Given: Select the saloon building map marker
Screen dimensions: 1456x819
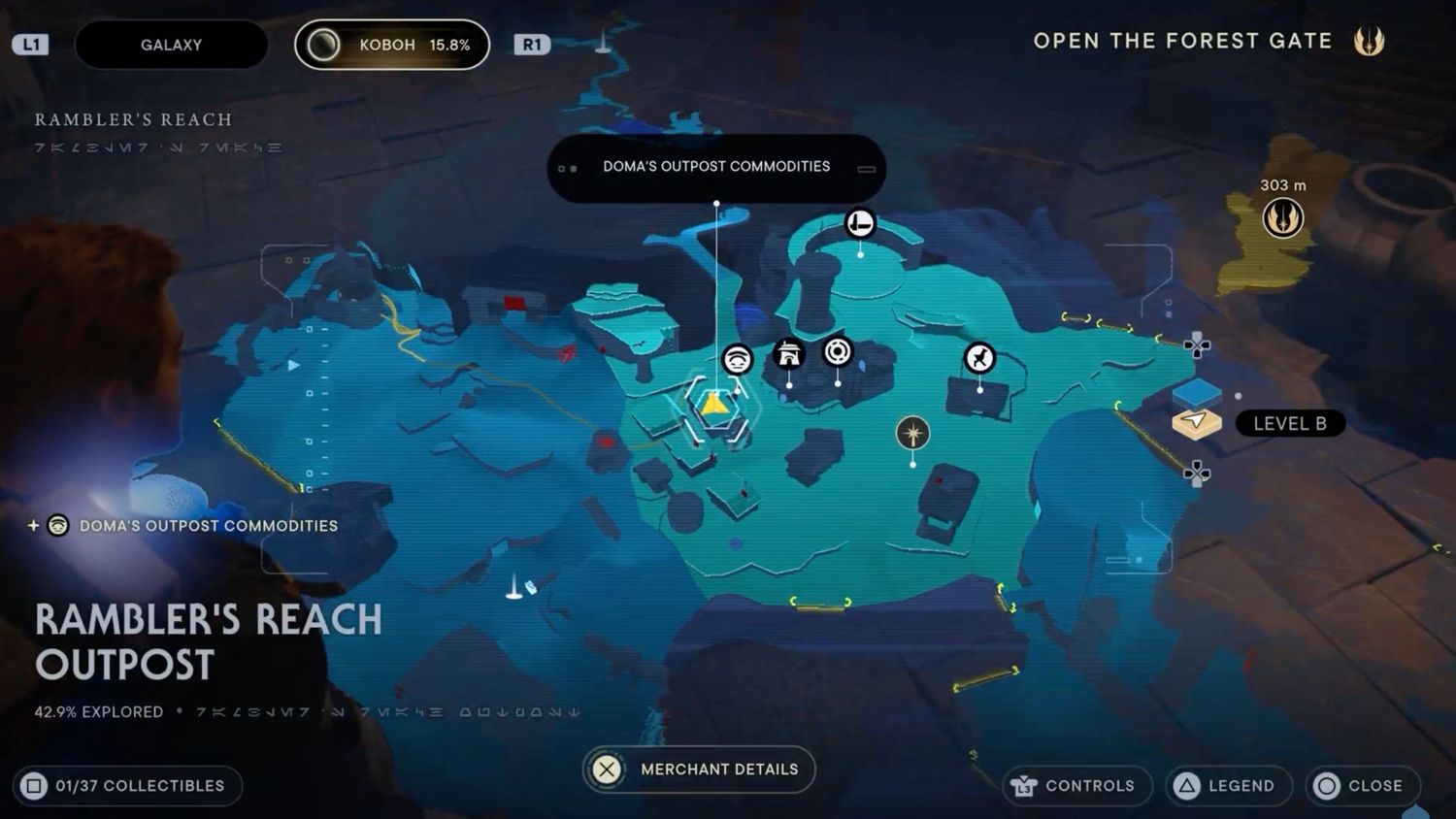Looking at the screenshot, I should [x=789, y=354].
